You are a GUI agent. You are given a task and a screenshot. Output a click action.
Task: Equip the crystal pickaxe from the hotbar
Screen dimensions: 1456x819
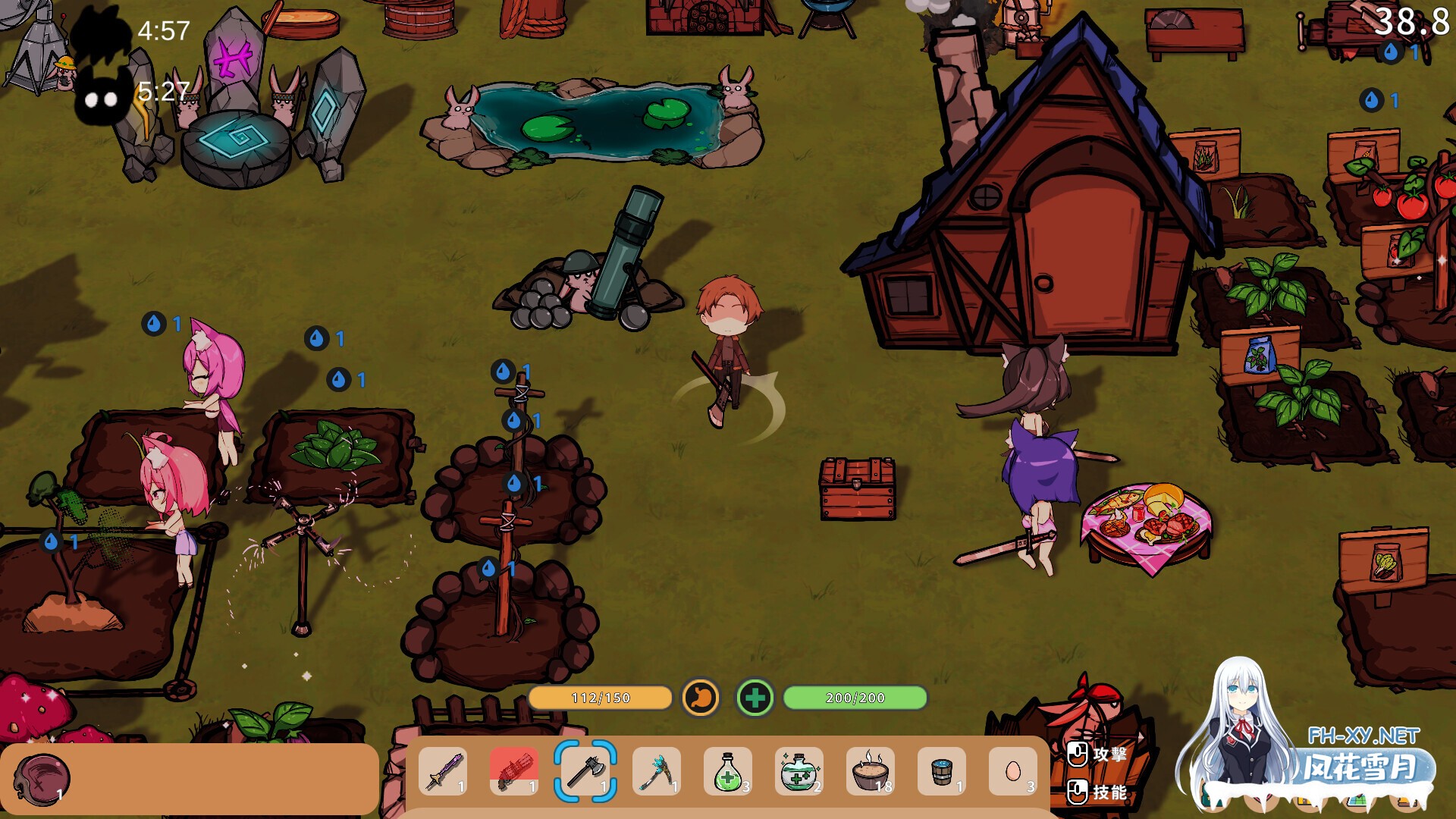656,771
